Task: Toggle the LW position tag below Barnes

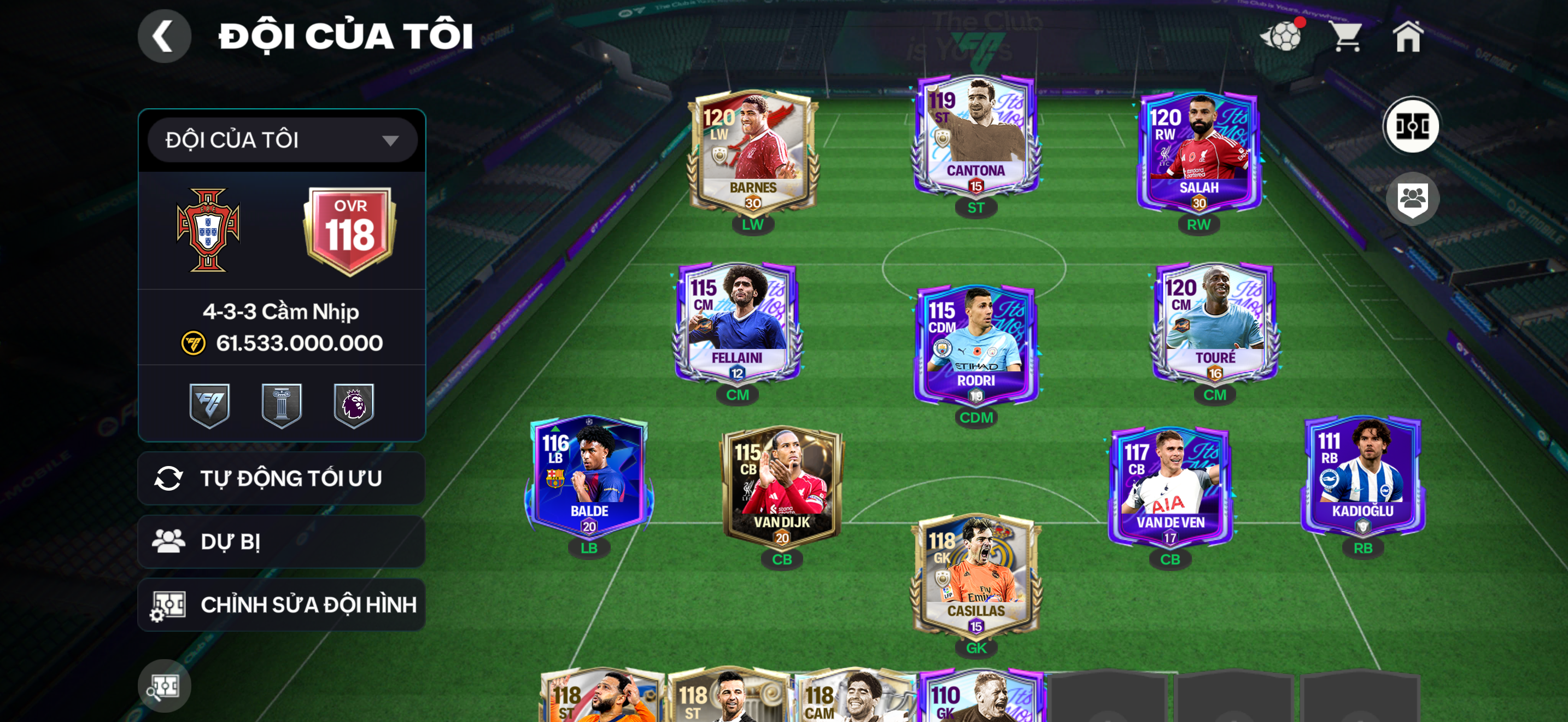Action: (x=752, y=224)
